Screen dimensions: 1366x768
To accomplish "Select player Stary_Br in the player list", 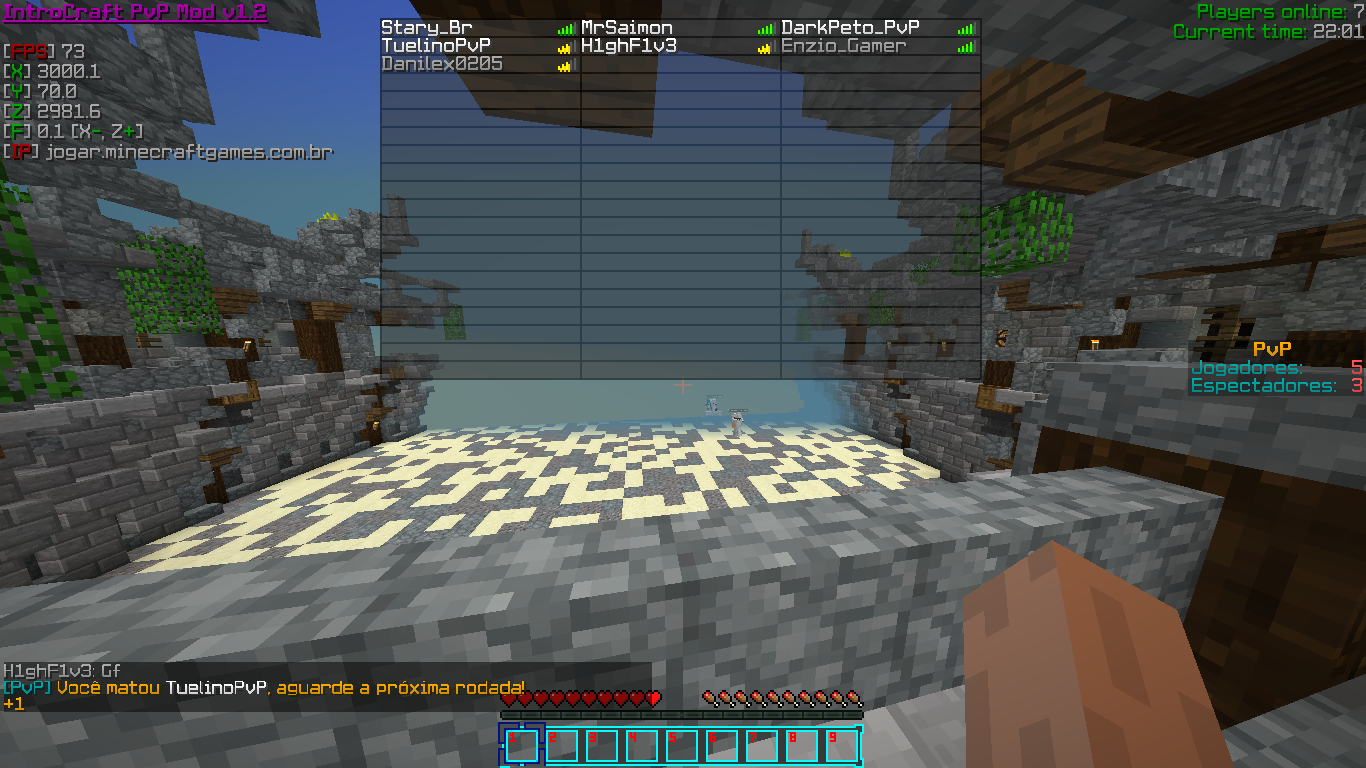I will (x=427, y=28).
